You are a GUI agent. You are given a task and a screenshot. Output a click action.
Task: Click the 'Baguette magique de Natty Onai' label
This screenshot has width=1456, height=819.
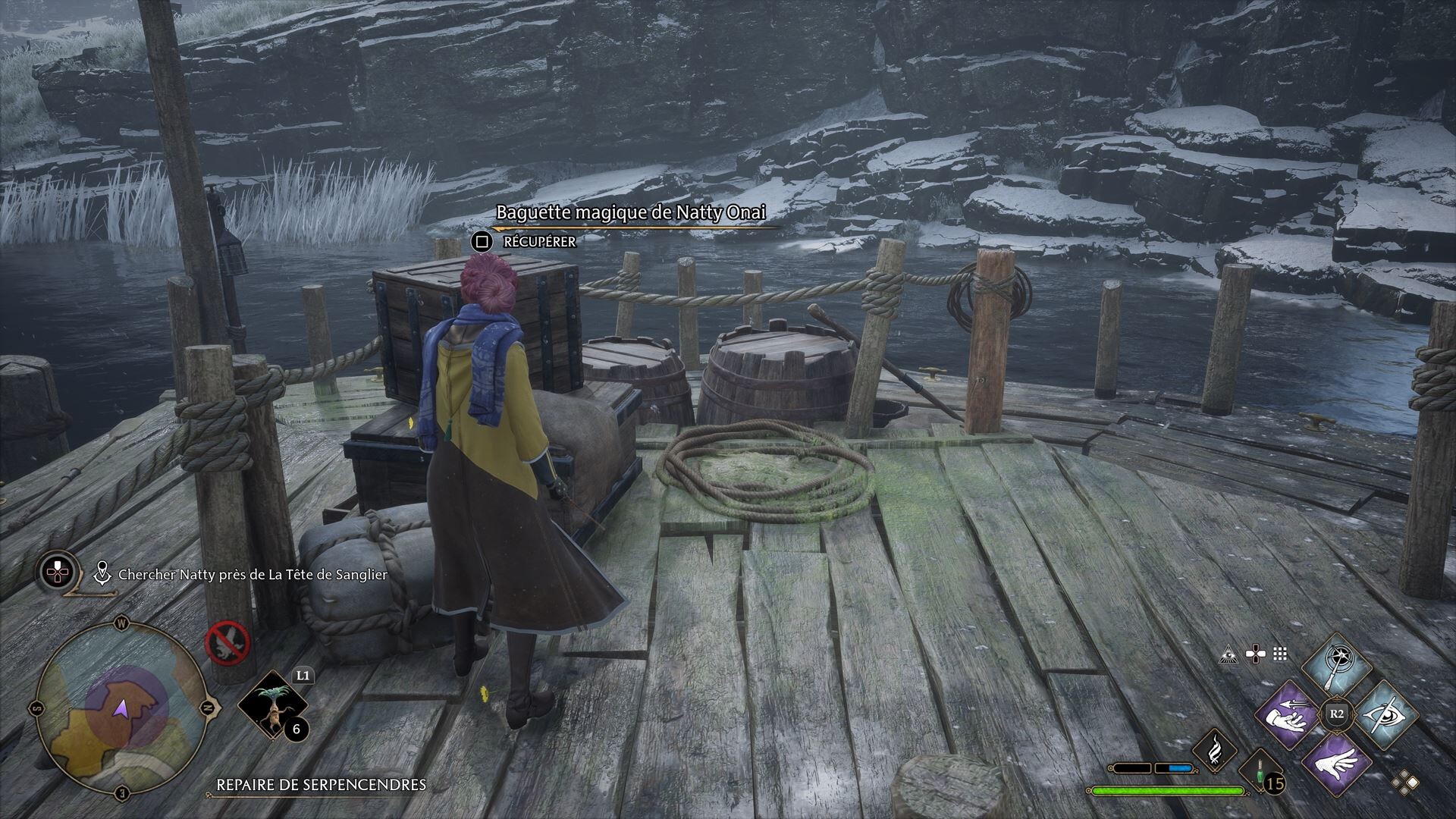coord(631,213)
